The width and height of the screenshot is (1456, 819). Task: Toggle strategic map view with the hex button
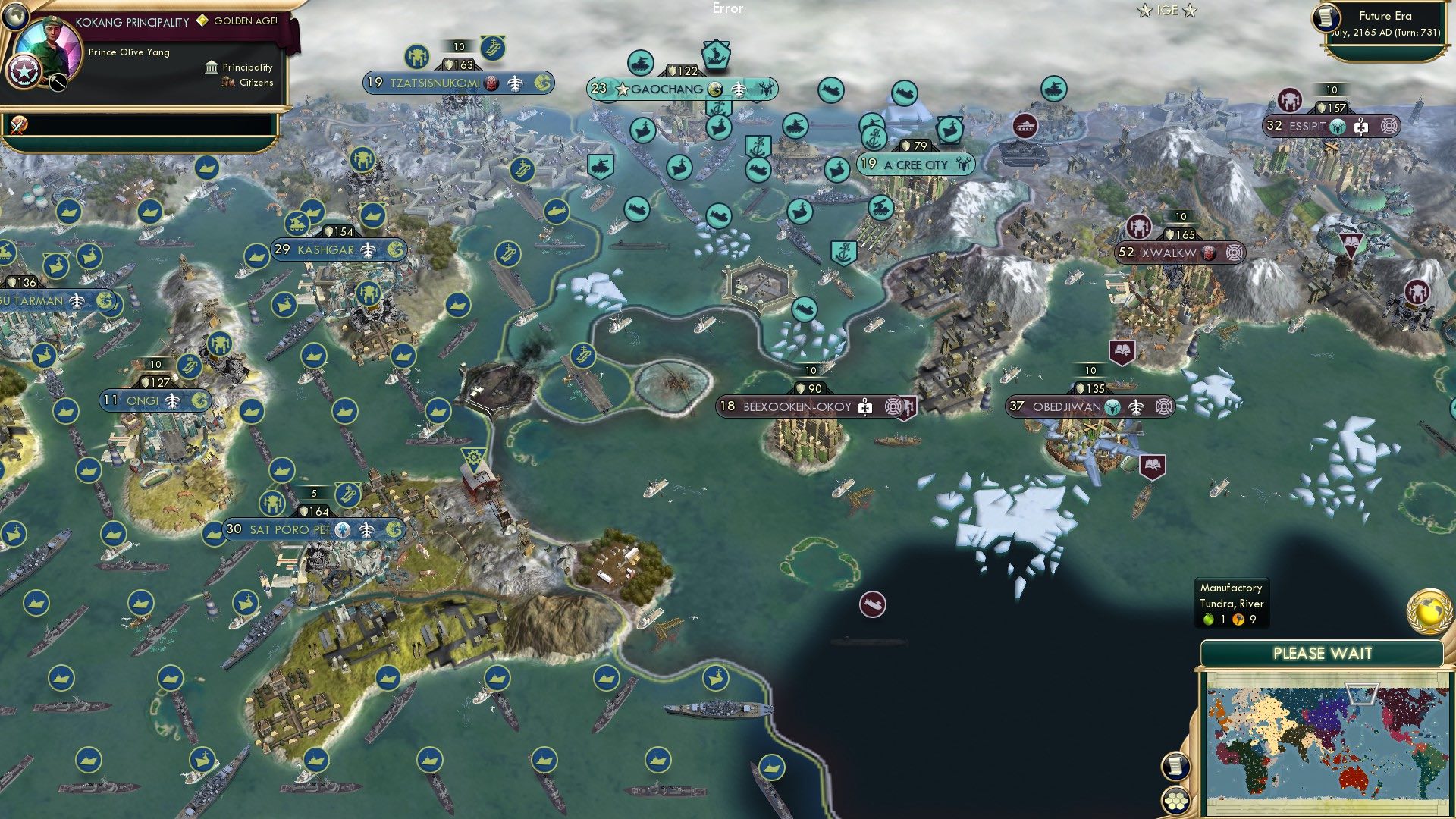coord(1176,801)
